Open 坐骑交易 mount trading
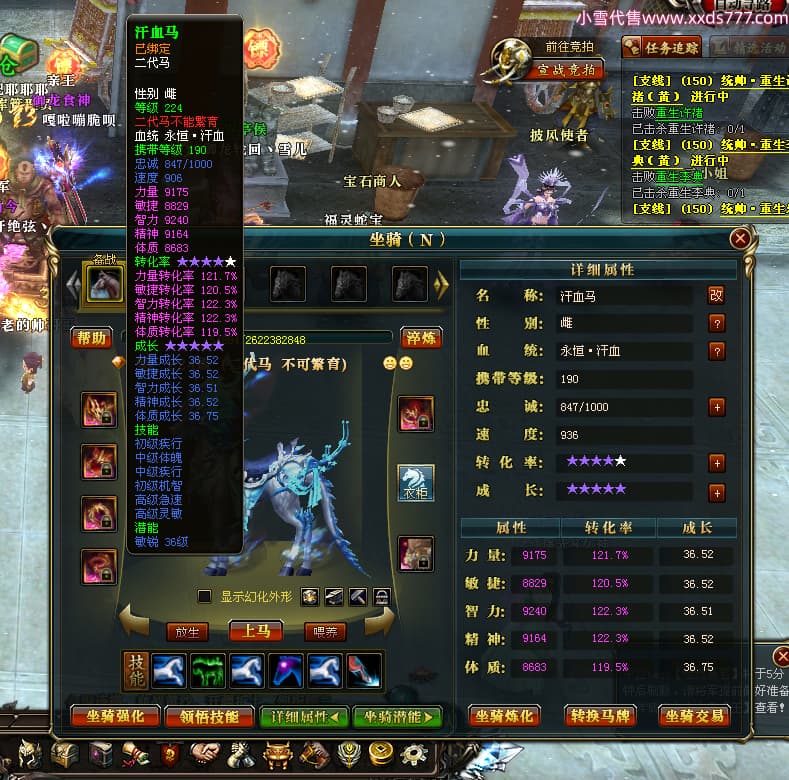The image size is (789, 780). (x=693, y=715)
